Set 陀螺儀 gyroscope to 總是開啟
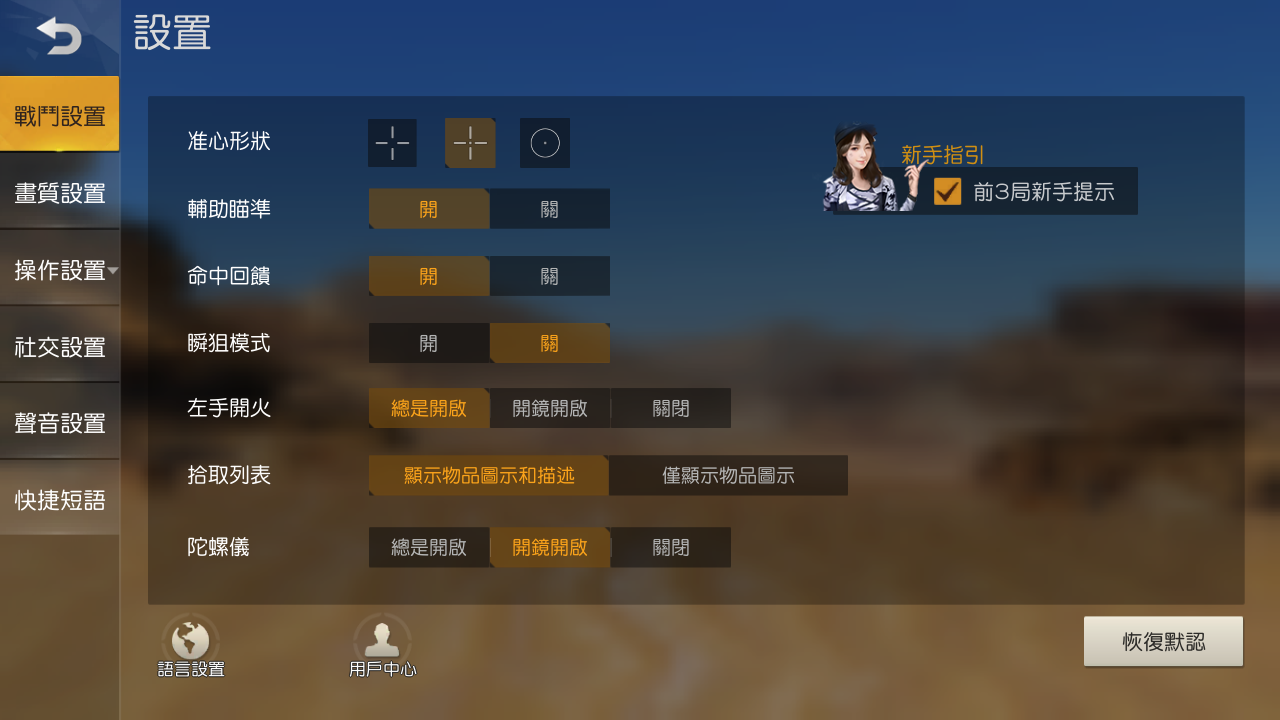Image resolution: width=1280 pixels, height=720 pixels. [429, 547]
